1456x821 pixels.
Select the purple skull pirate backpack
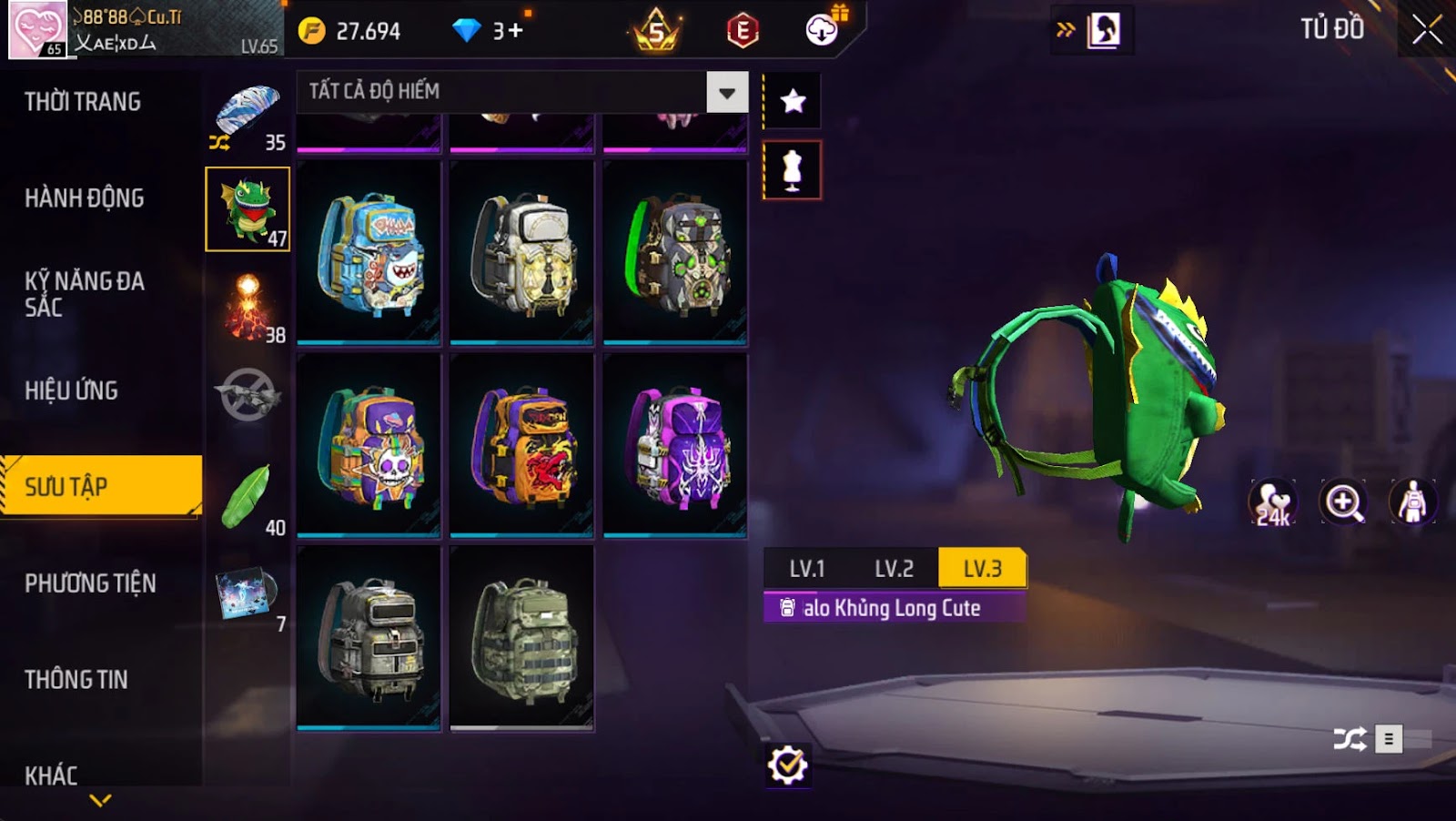point(369,446)
